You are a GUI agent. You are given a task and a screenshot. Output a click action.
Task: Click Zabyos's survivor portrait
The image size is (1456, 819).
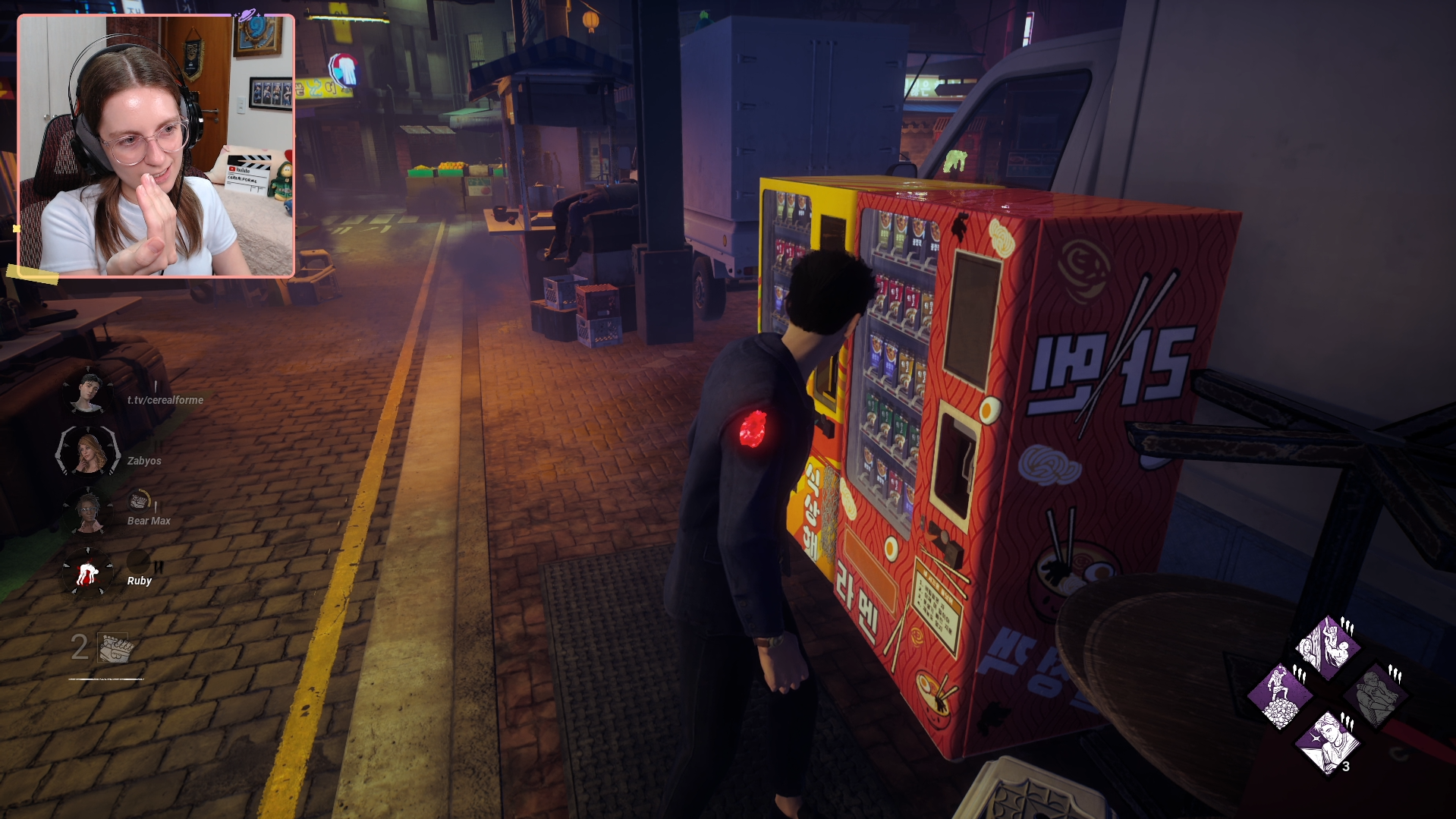pyautogui.click(x=88, y=453)
